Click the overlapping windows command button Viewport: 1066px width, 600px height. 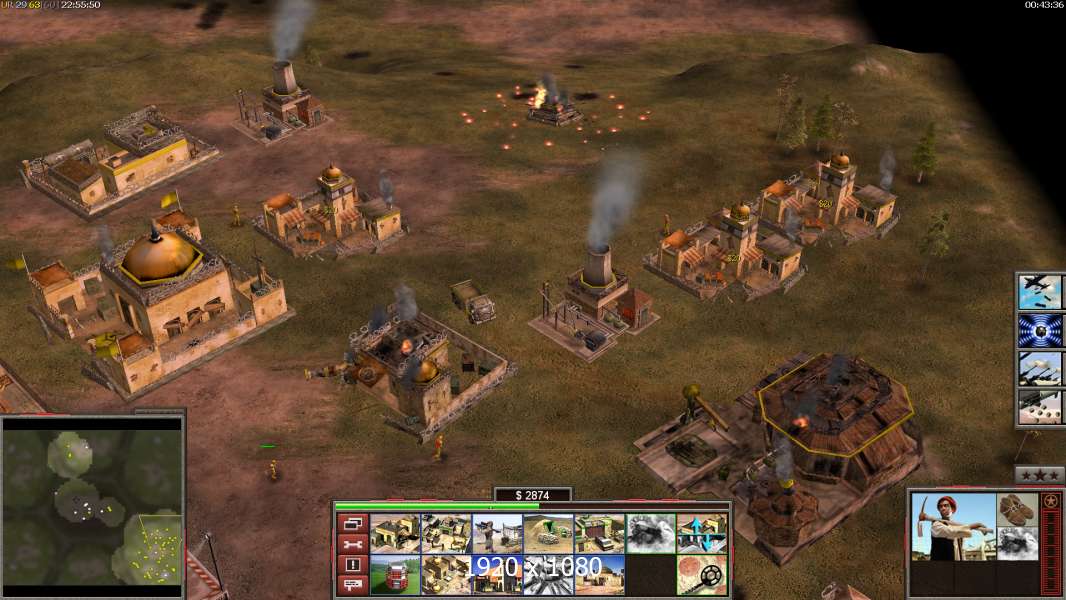(351, 523)
